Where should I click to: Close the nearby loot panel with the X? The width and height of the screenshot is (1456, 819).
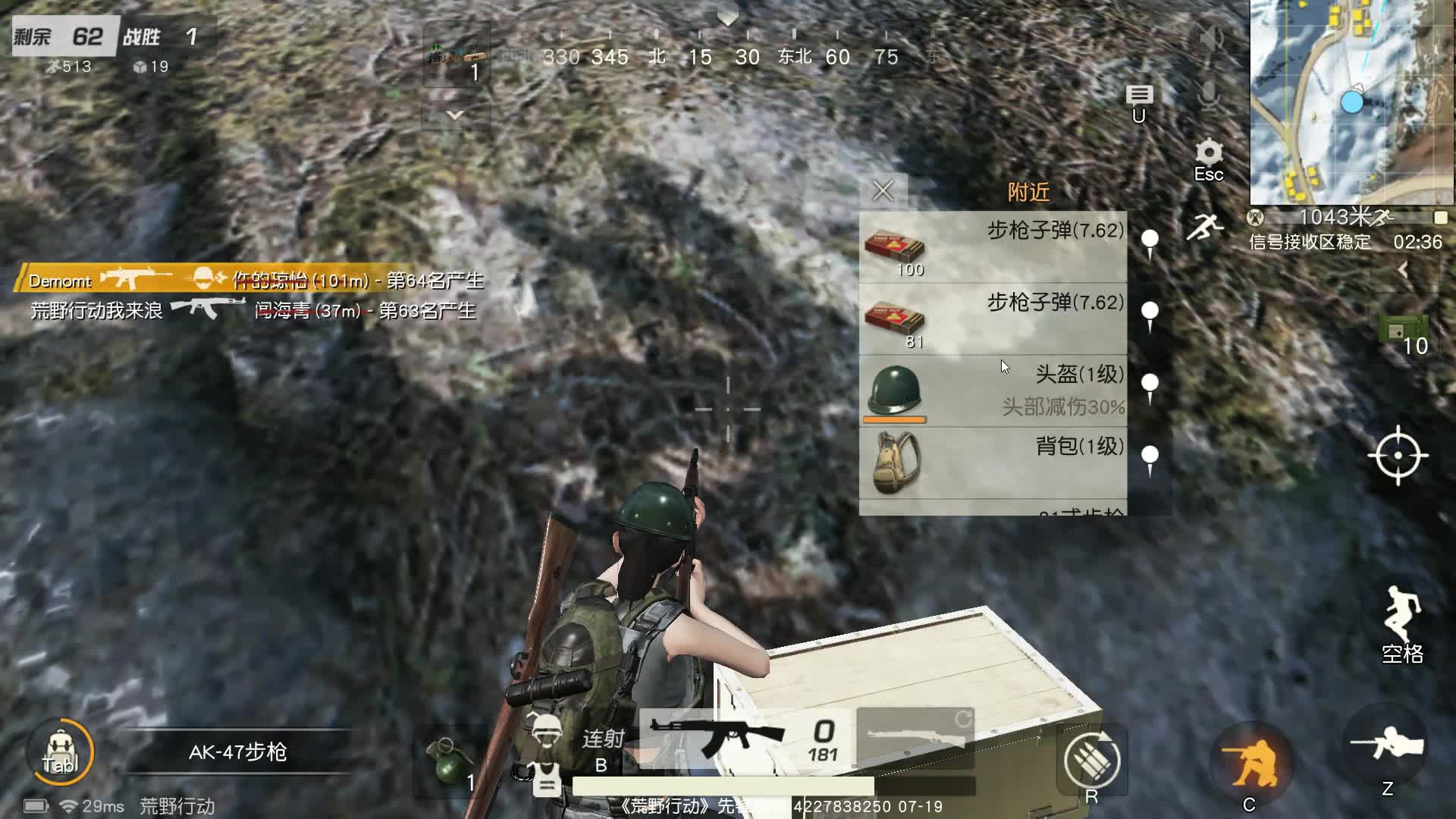click(x=883, y=191)
